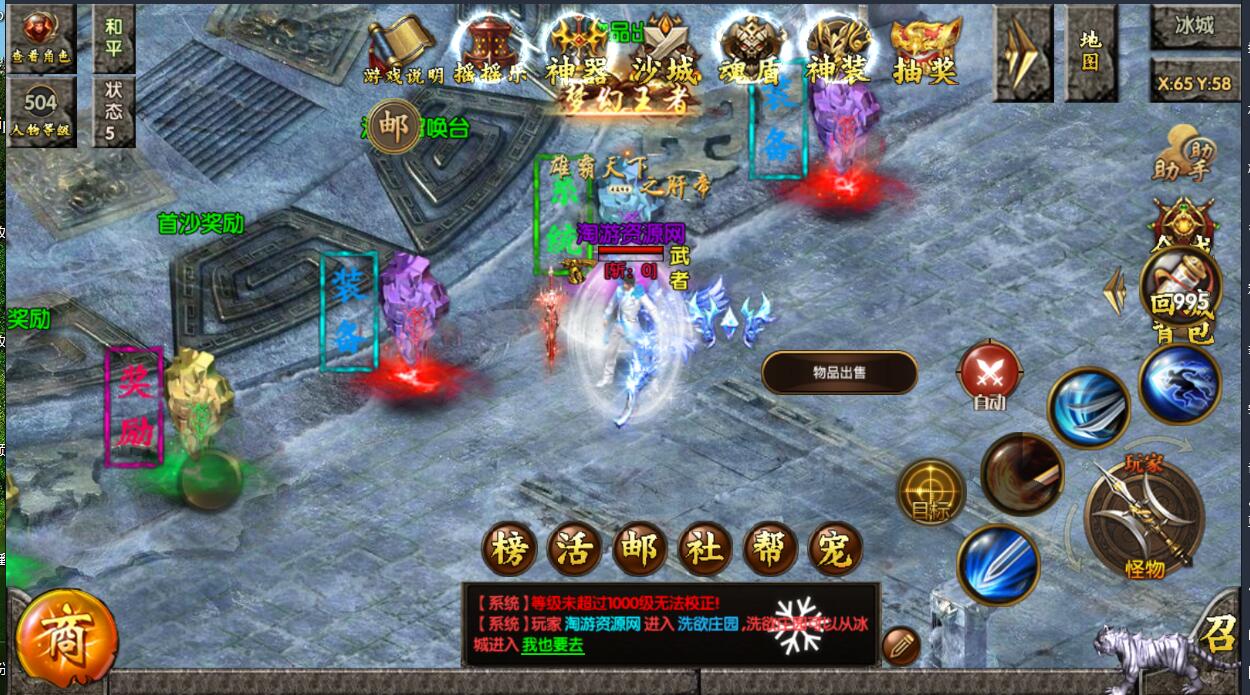This screenshot has height=695, width=1250.
Task: Select the 目标 target crosshair button
Action: click(931, 491)
